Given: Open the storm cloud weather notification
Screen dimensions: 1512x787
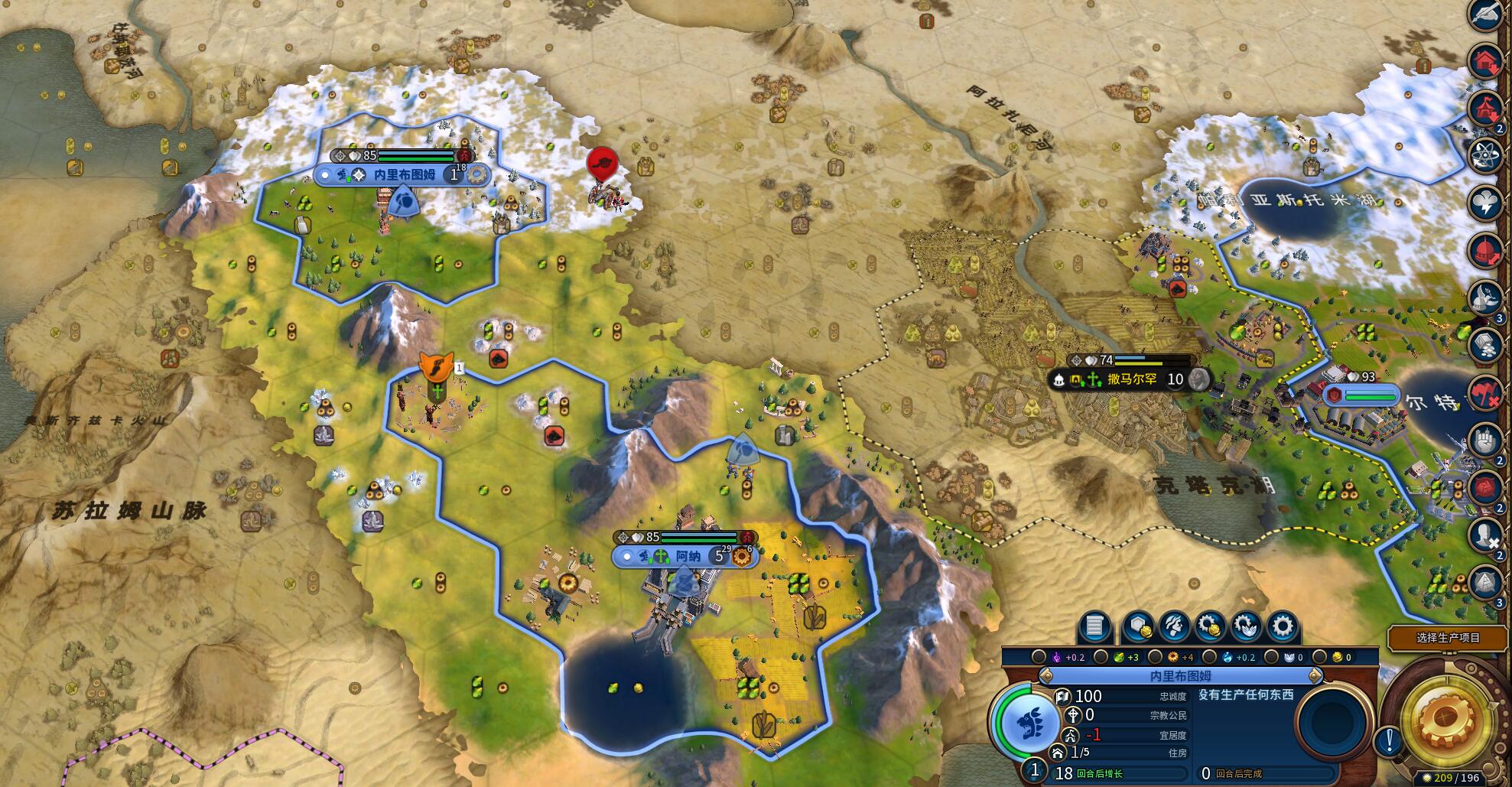Looking at the screenshot, I should (x=1486, y=202).
